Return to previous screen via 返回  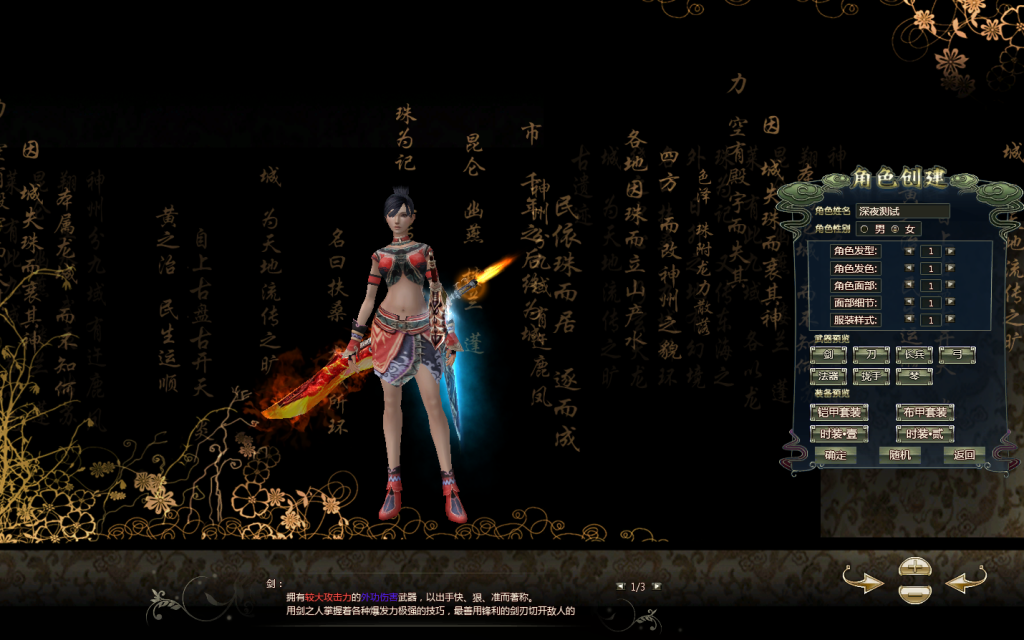point(964,455)
